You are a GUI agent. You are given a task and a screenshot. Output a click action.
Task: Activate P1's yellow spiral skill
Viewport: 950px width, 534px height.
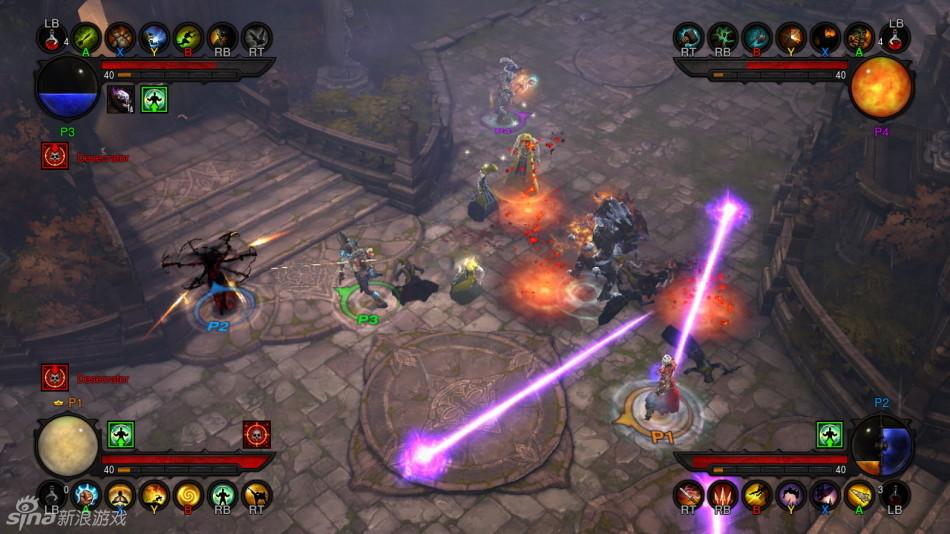tap(189, 495)
